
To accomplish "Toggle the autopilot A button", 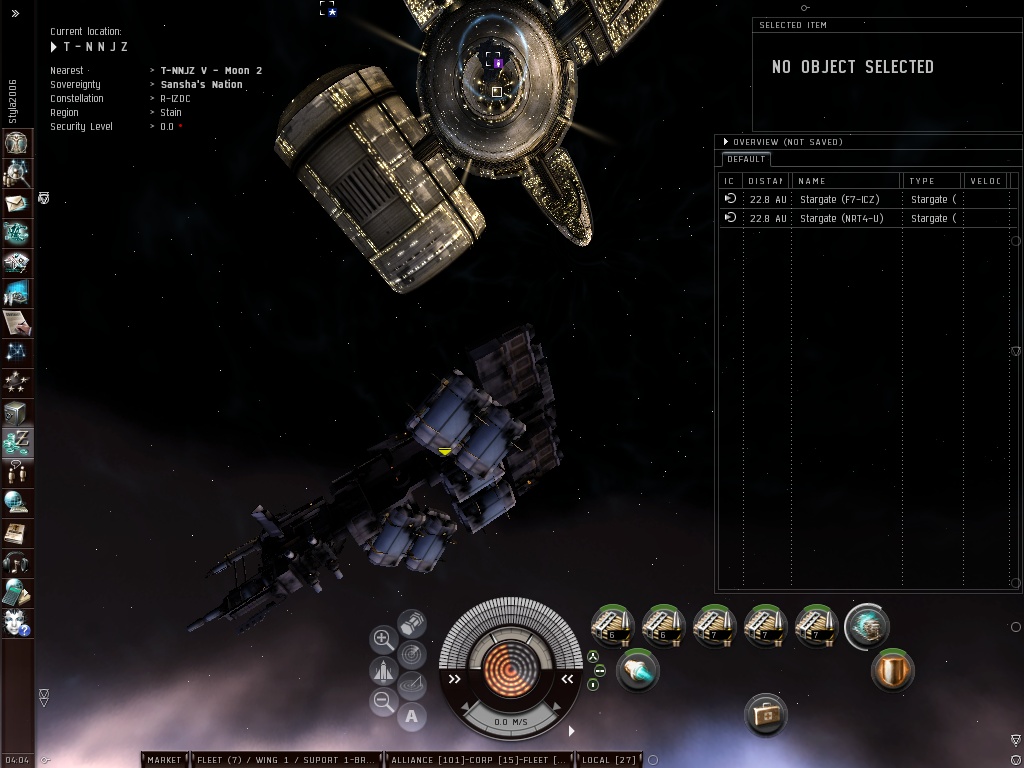I will pyautogui.click(x=412, y=716).
